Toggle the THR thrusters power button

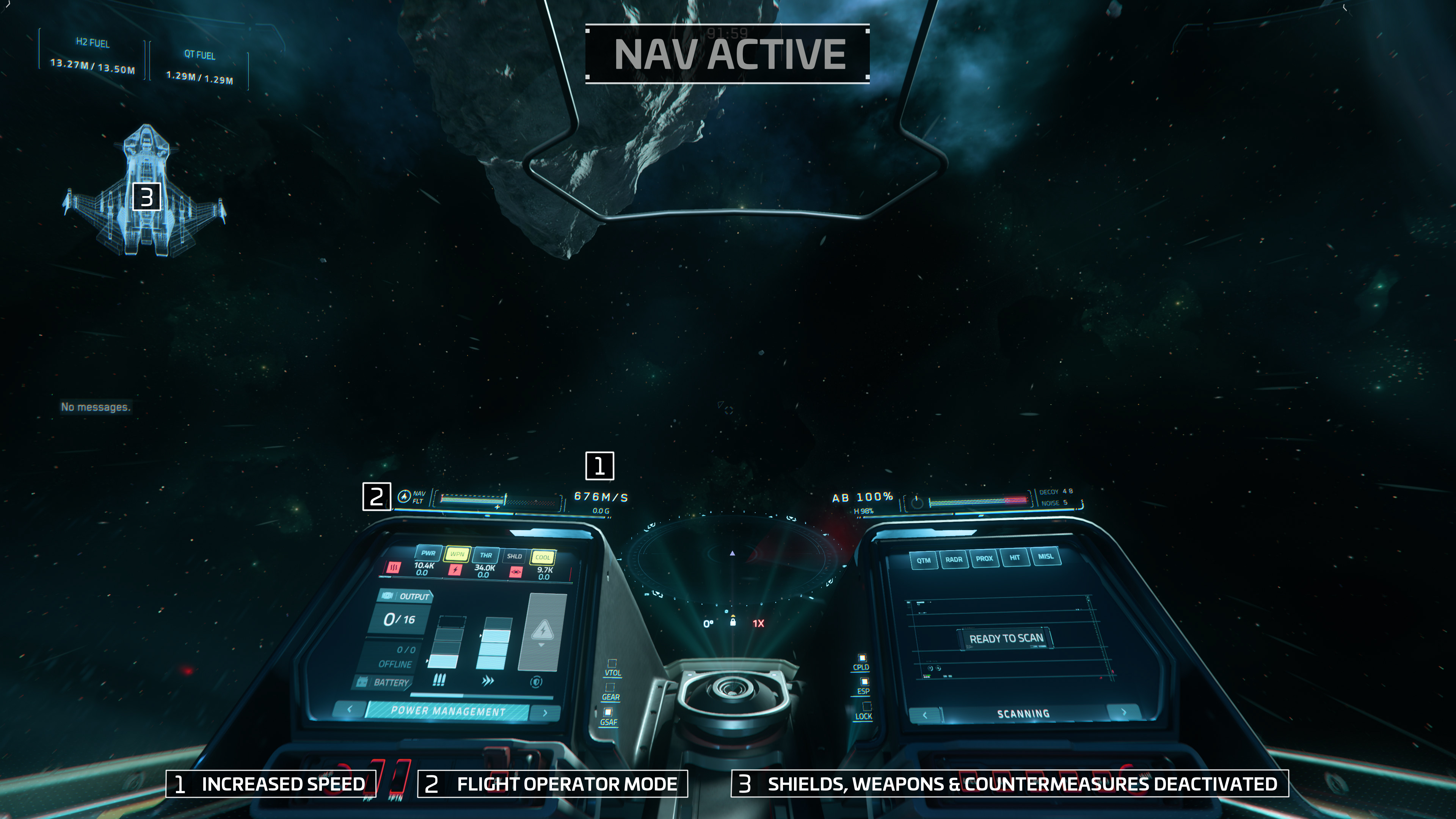485,555
